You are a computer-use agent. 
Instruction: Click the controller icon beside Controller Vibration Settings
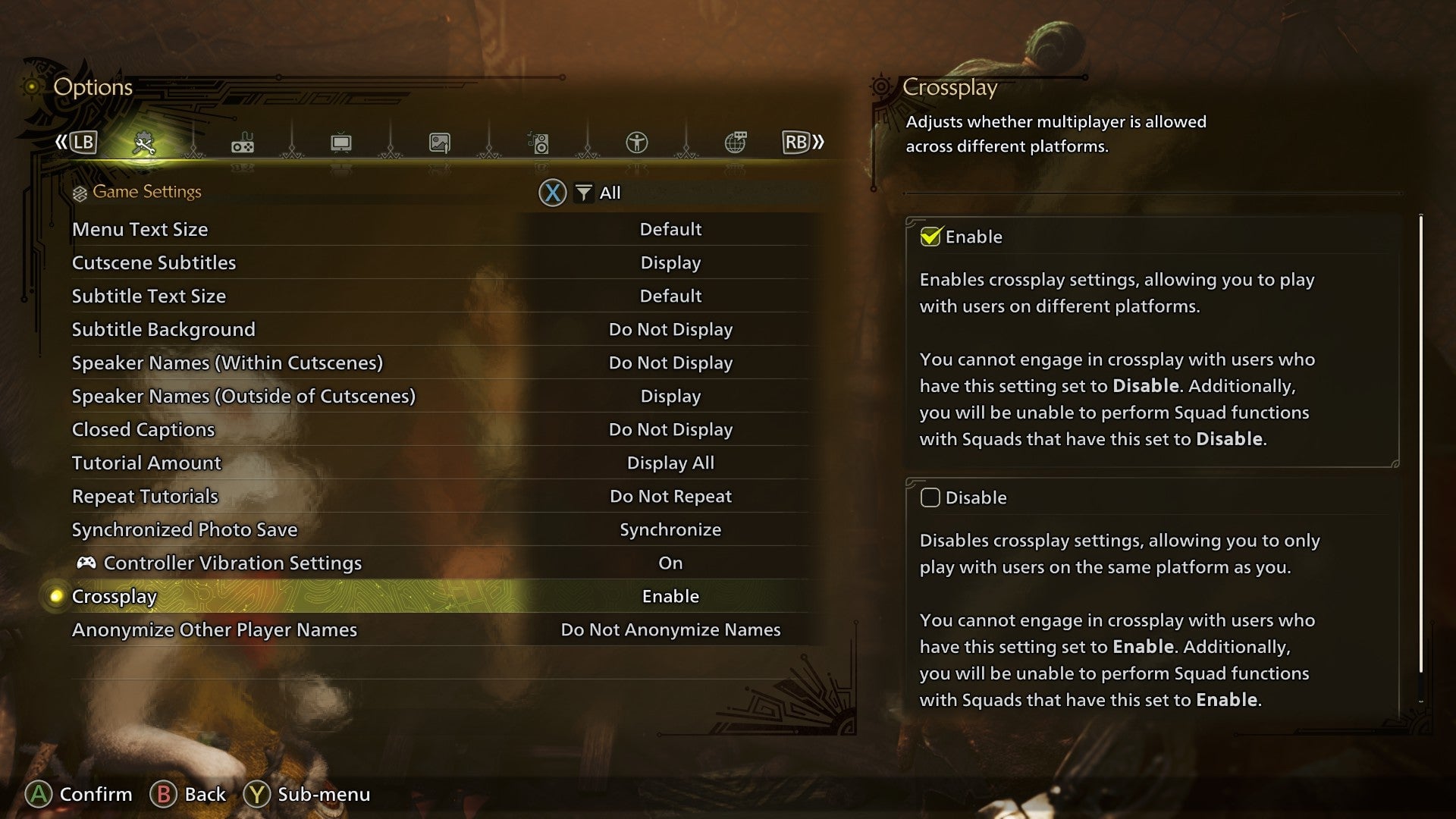[x=86, y=563]
